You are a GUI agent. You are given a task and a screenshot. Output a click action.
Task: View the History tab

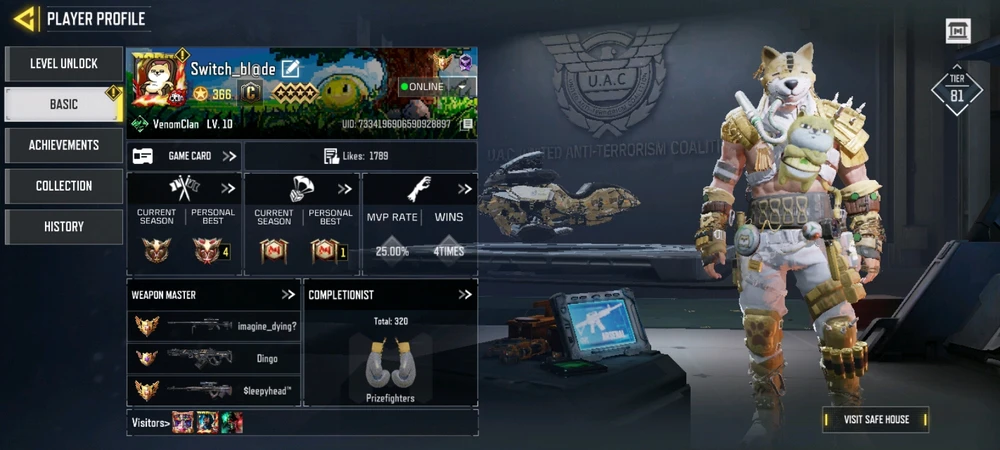coord(63,227)
